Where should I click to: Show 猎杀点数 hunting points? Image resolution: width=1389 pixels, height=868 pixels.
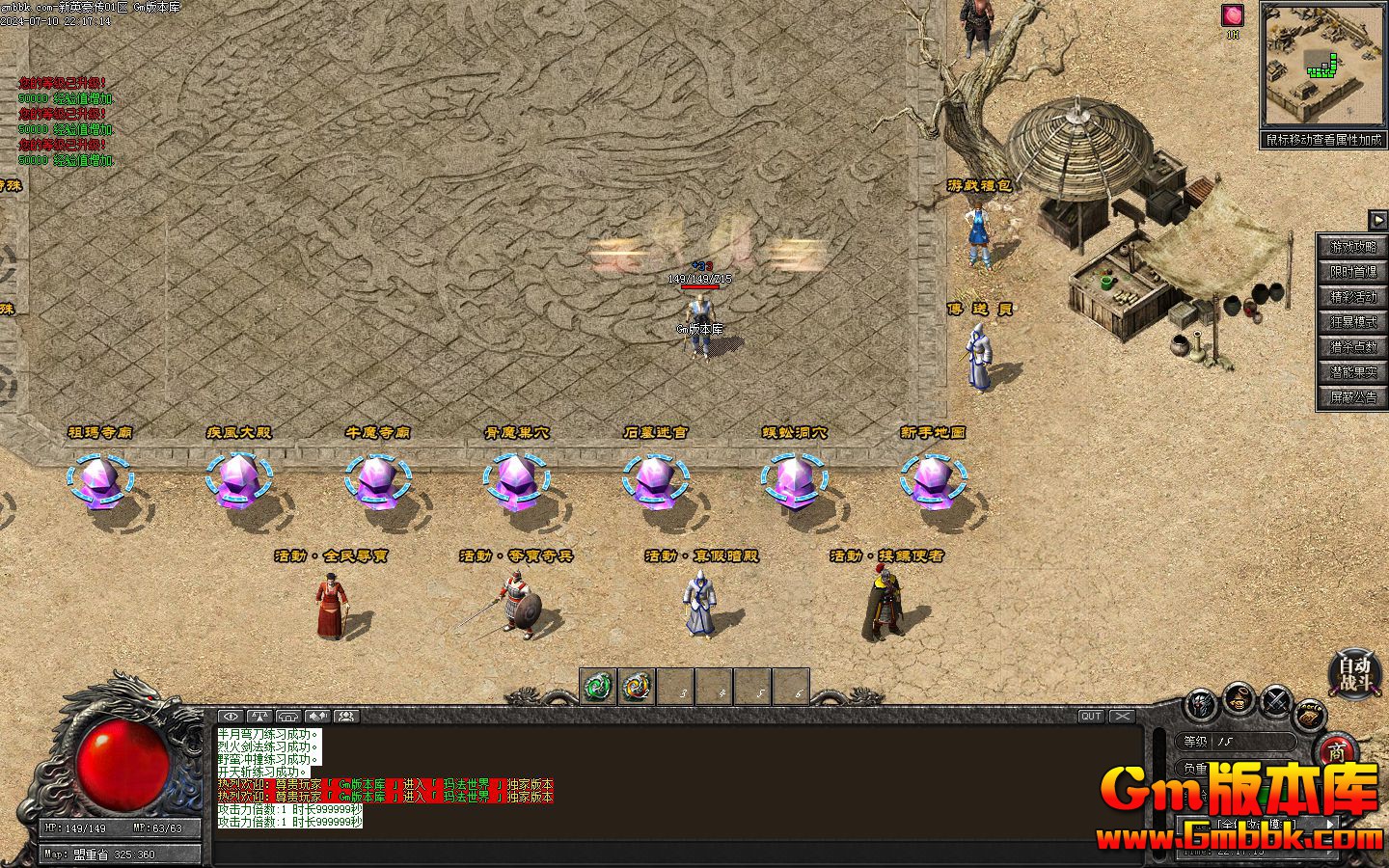pos(1353,347)
